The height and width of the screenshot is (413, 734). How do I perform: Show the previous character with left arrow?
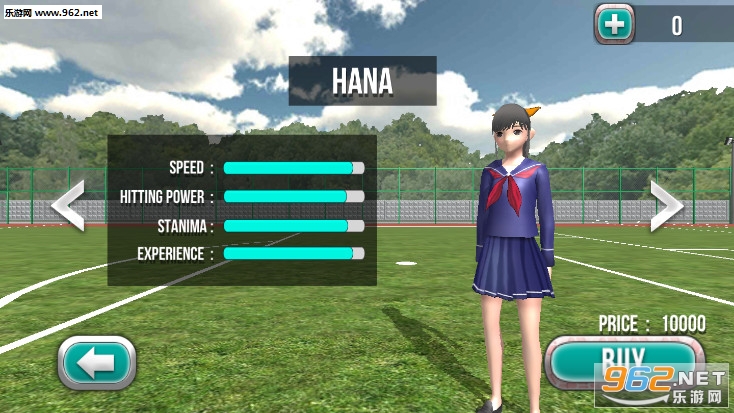[68, 206]
